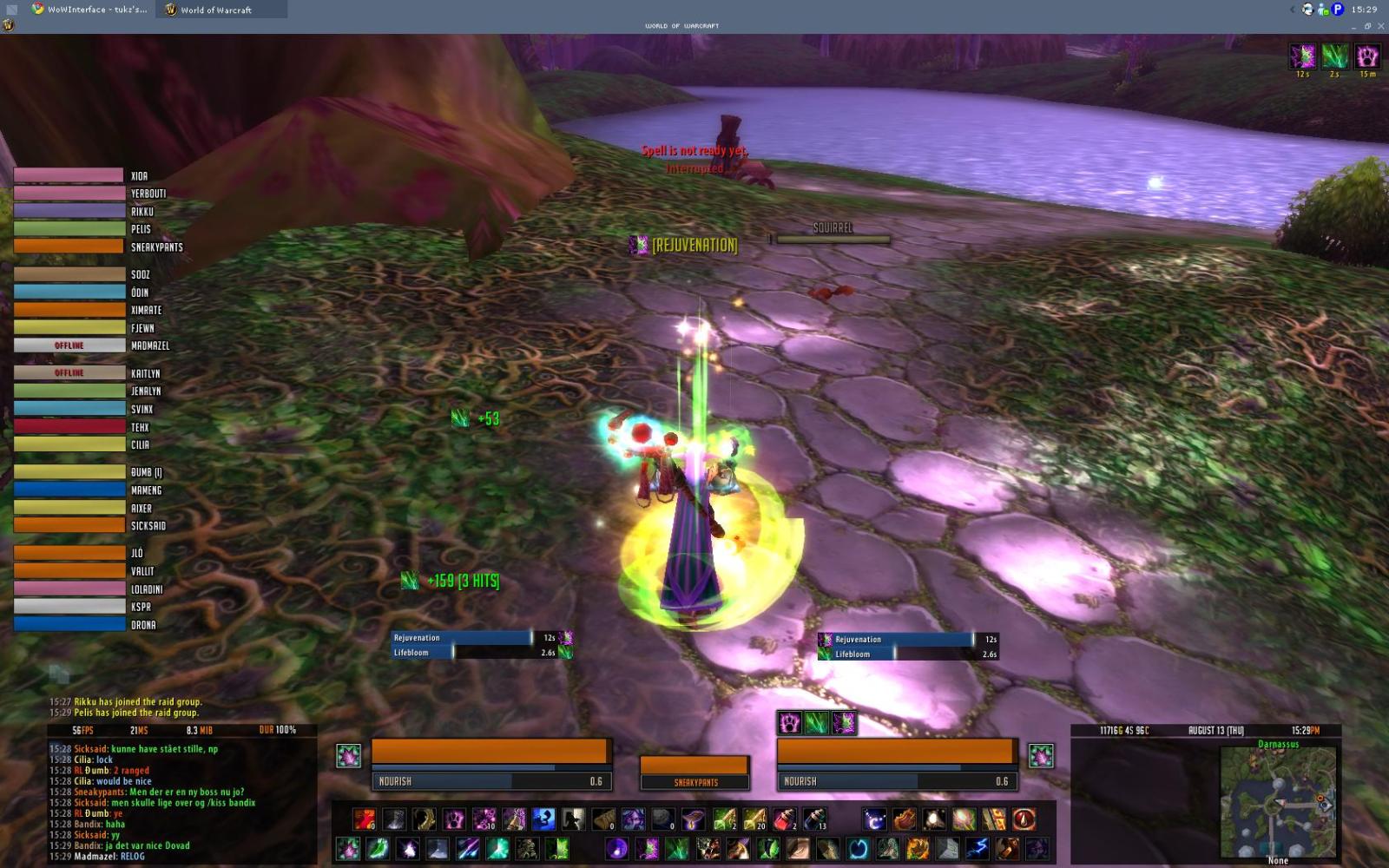This screenshot has width=1389, height=868.
Task: Click the player unit frame above Nourish cast bar
Action: [490, 752]
